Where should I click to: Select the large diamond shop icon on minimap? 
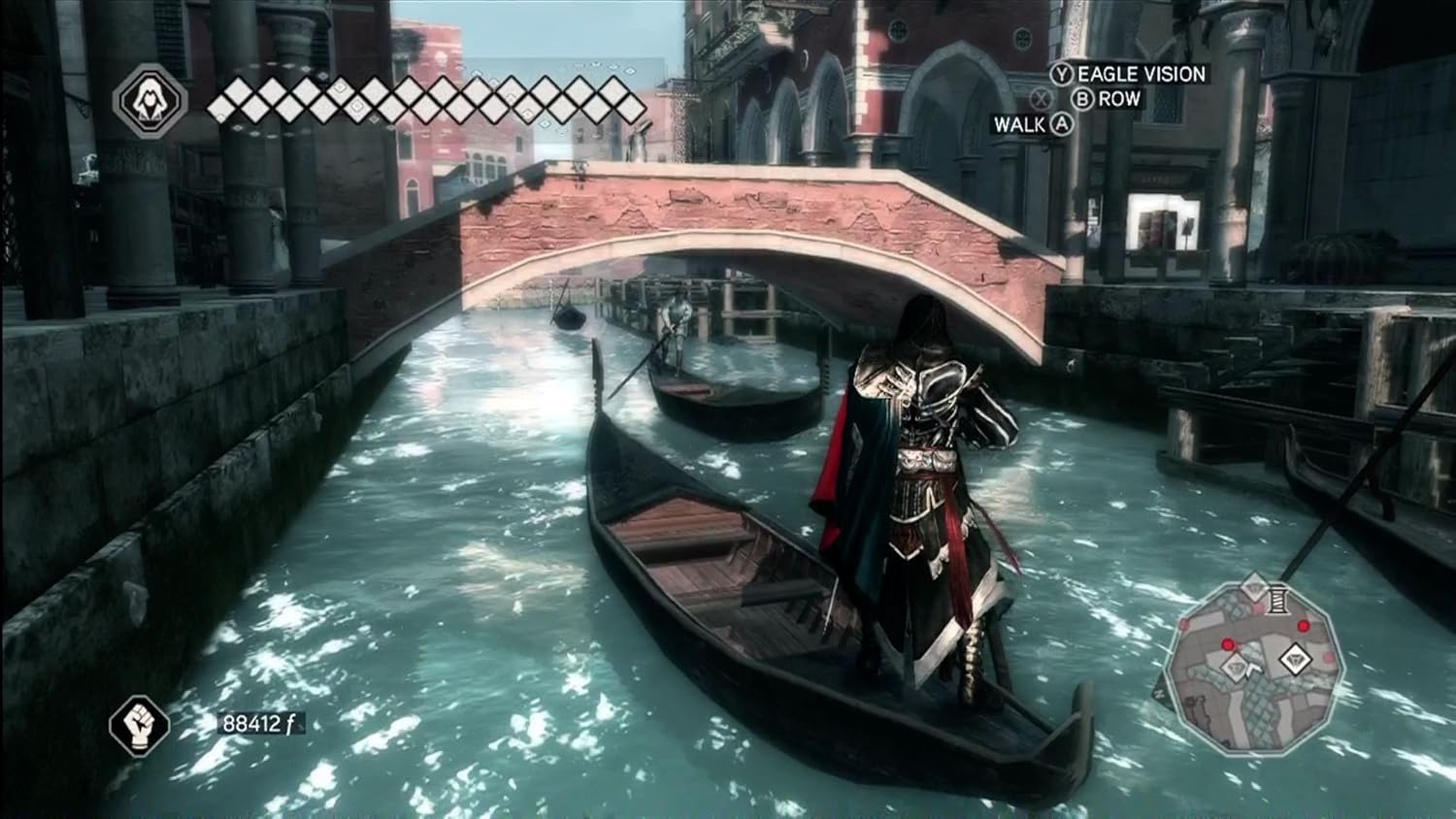tap(1295, 659)
